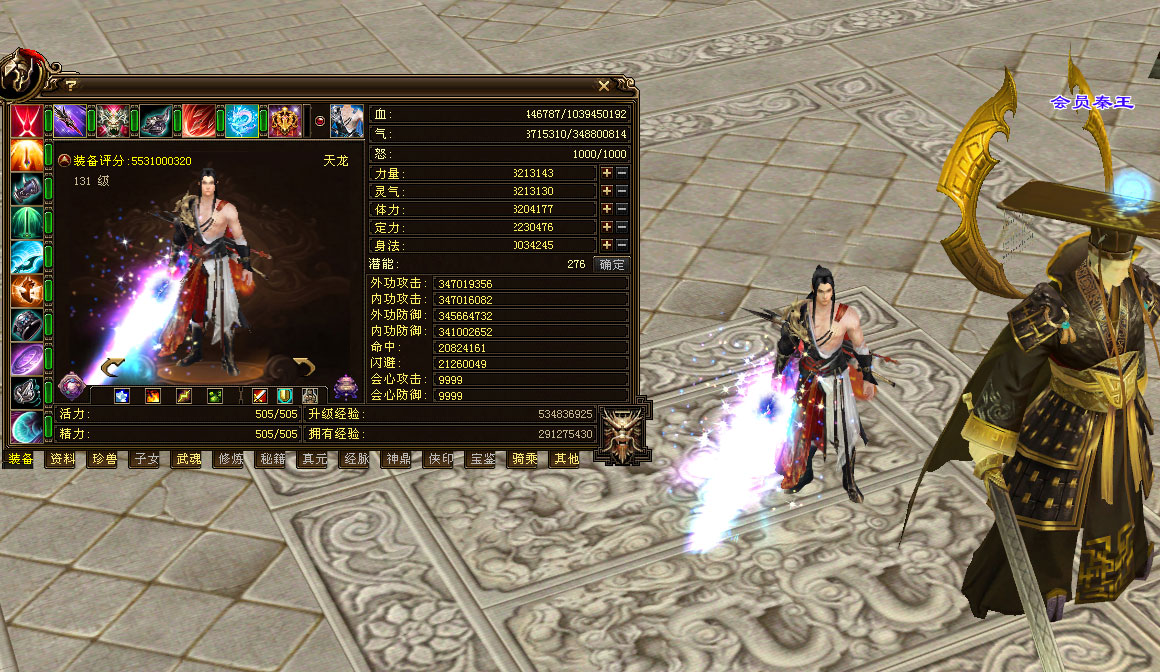
Task: Open the 骑乘 mount tab
Action: point(524,460)
